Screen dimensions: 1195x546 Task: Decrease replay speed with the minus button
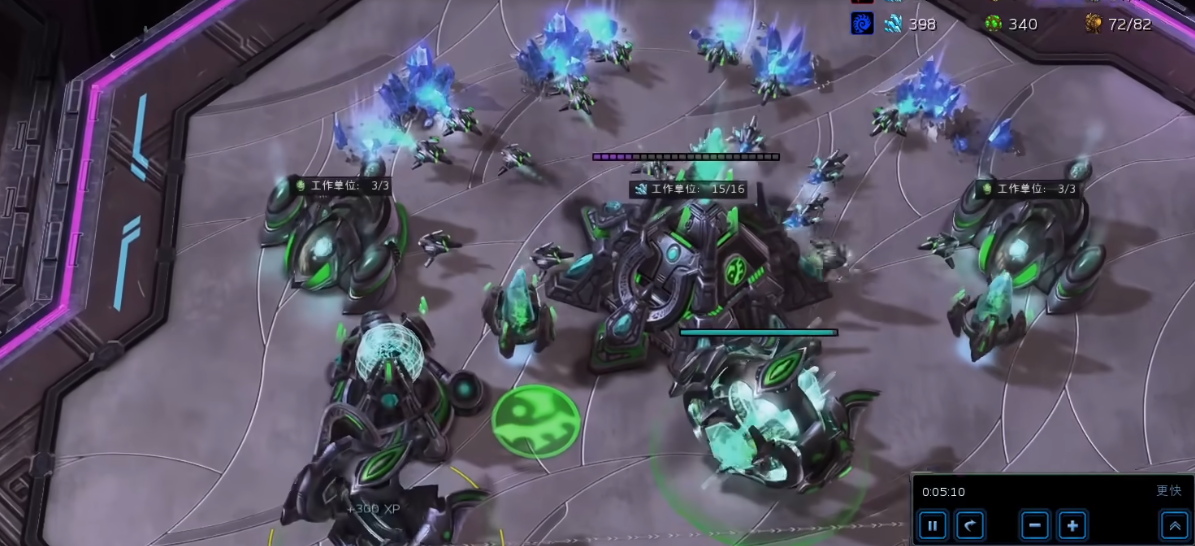(x=1035, y=525)
